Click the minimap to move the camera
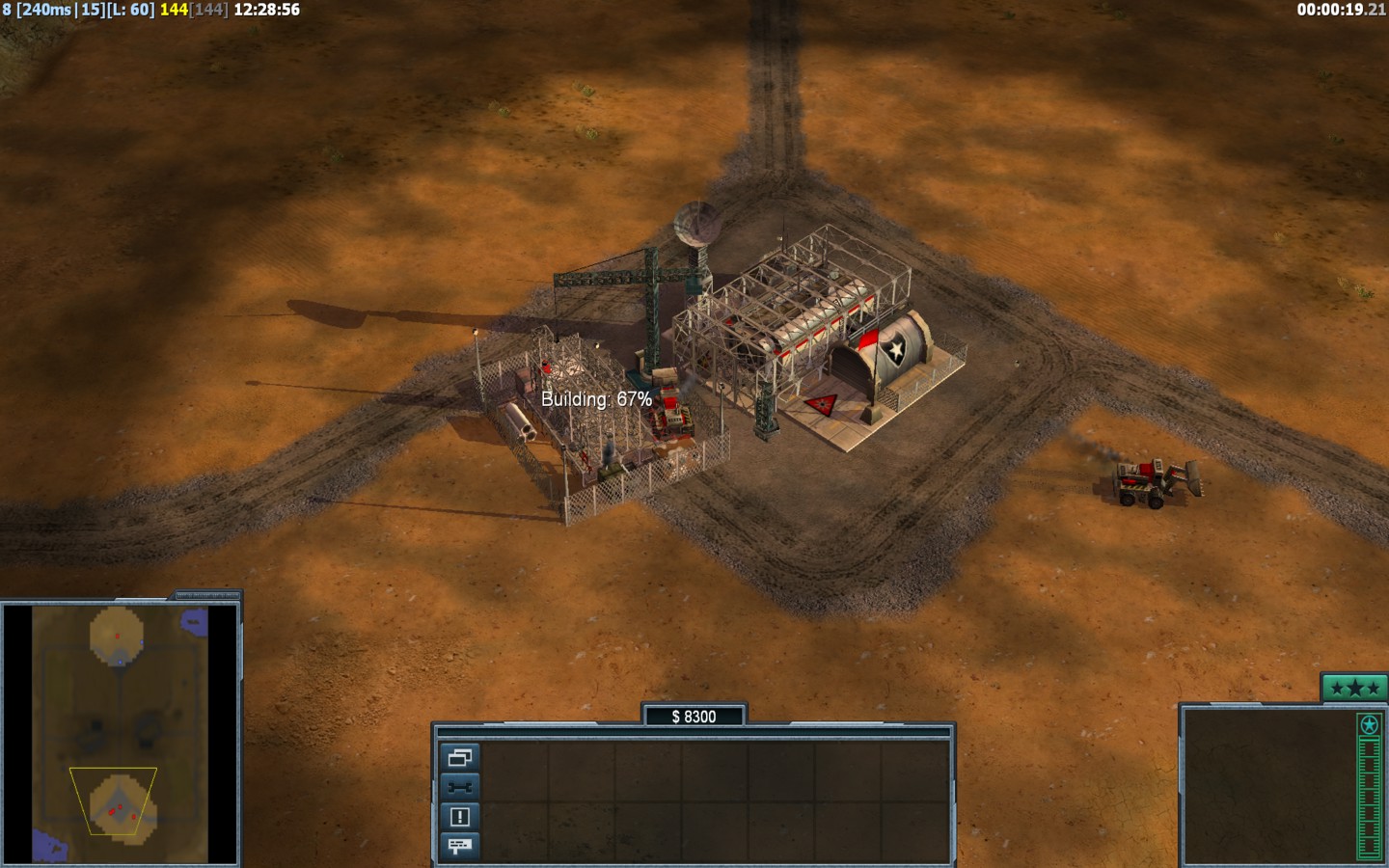The width and height of the screenshot is (1389, 868). coord(121,733)
